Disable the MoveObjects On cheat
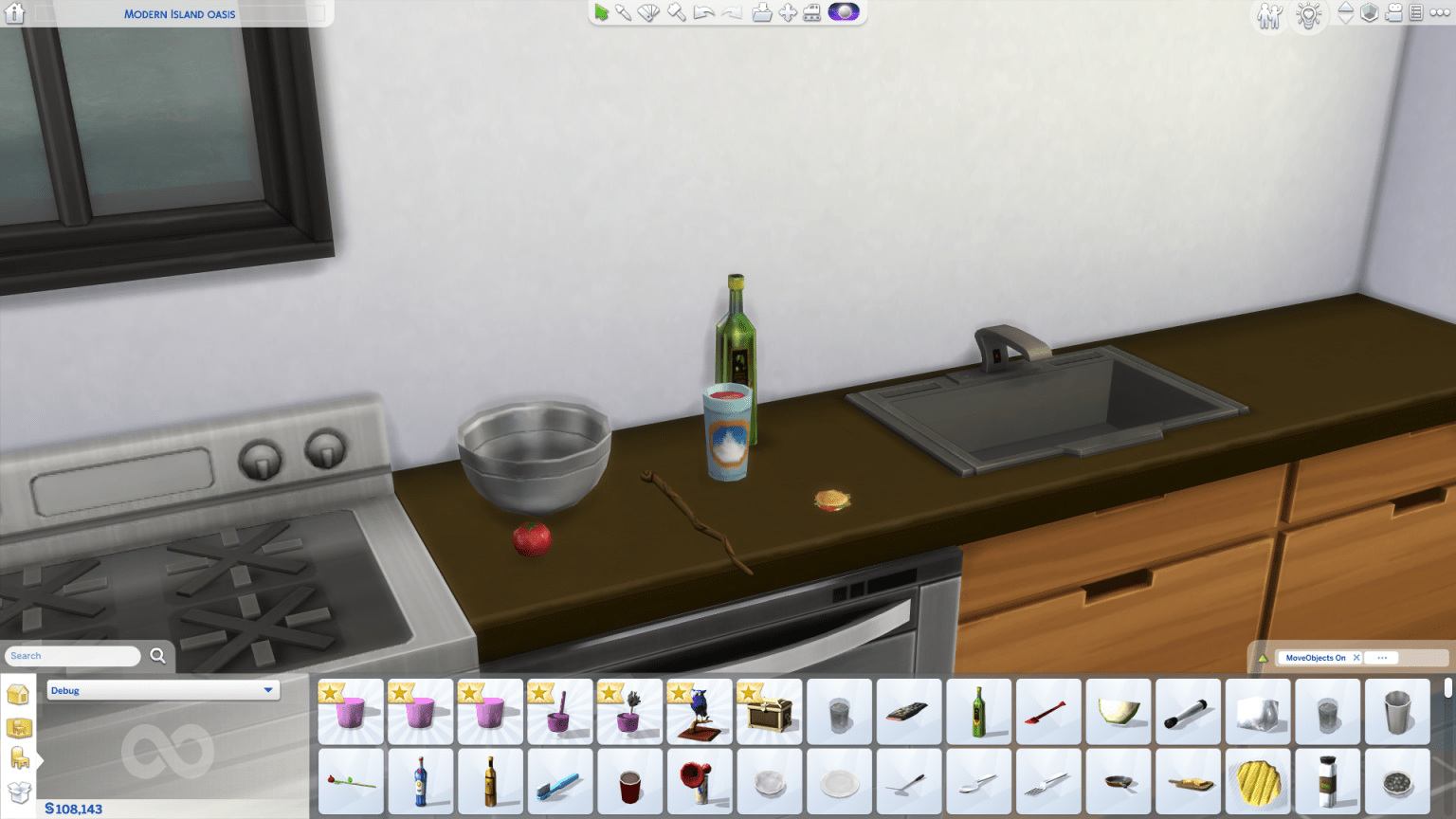1456x819 pixels. (1356, 657)
